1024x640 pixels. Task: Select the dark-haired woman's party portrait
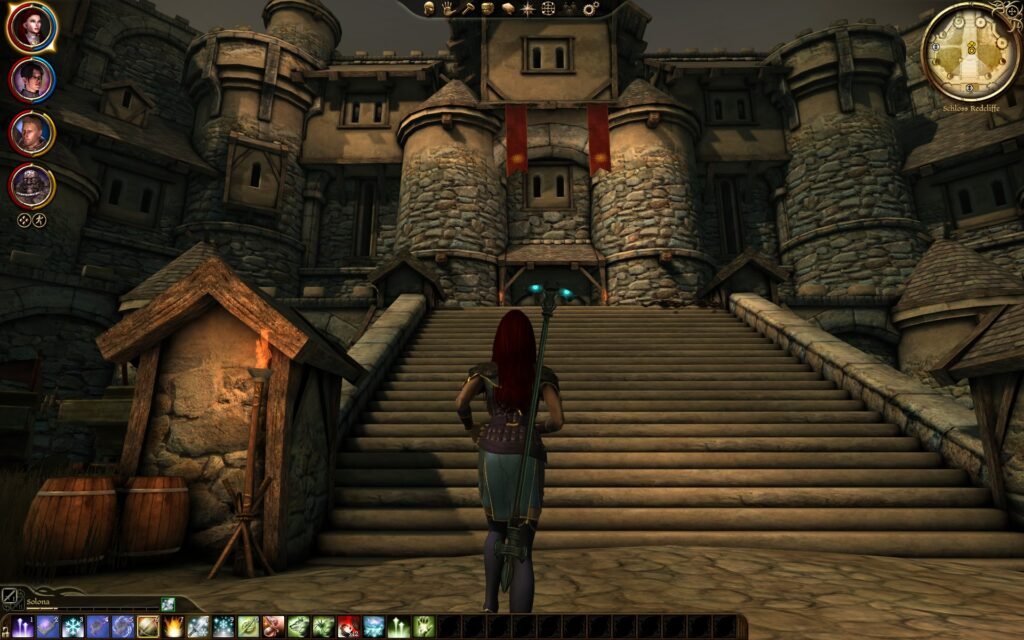(32, 79)
